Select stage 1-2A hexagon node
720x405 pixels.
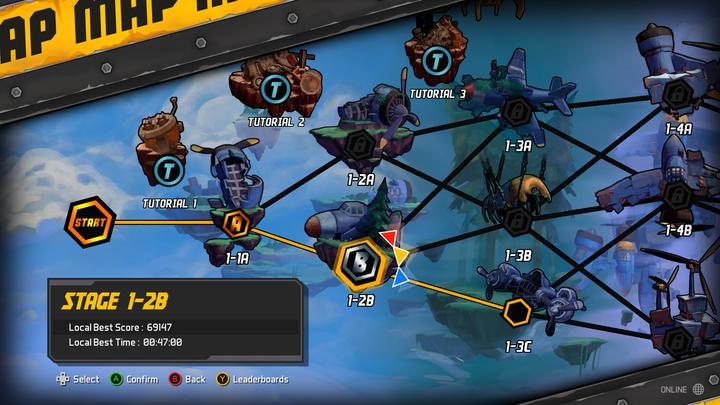point(359,142)
